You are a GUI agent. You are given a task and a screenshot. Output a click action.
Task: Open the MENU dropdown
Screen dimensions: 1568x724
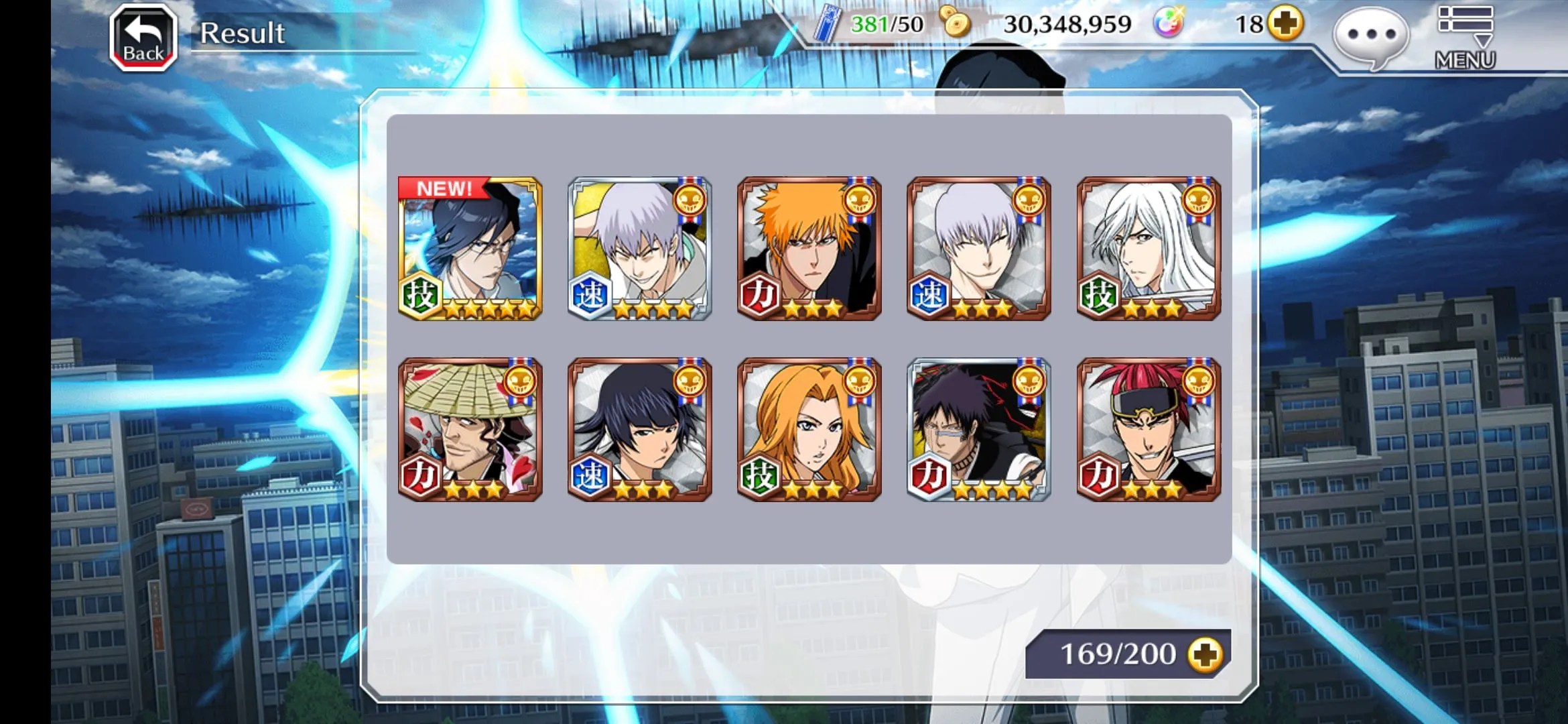(1465, 38)
